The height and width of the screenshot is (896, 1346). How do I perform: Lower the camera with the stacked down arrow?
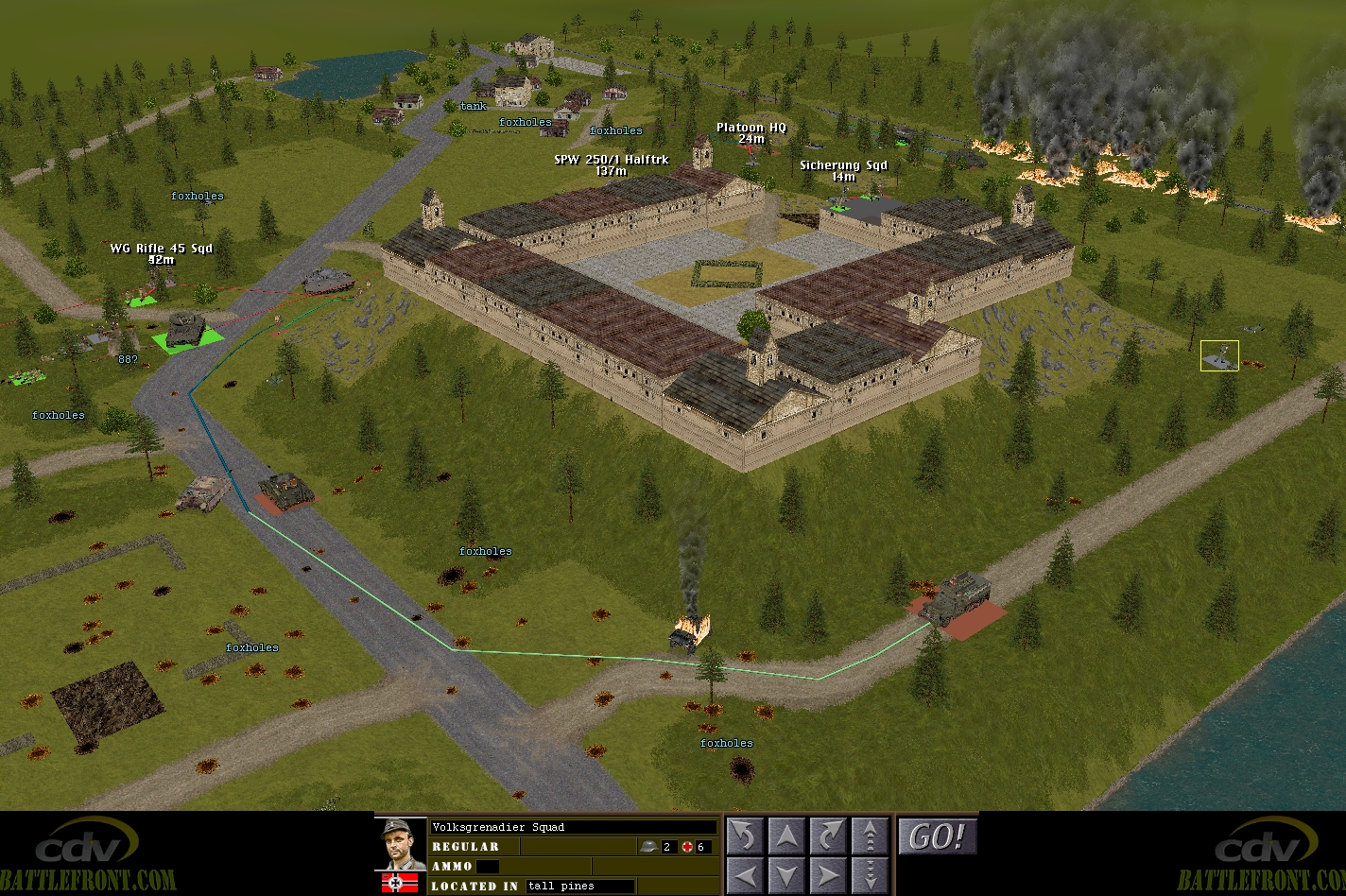coord(869,873)
